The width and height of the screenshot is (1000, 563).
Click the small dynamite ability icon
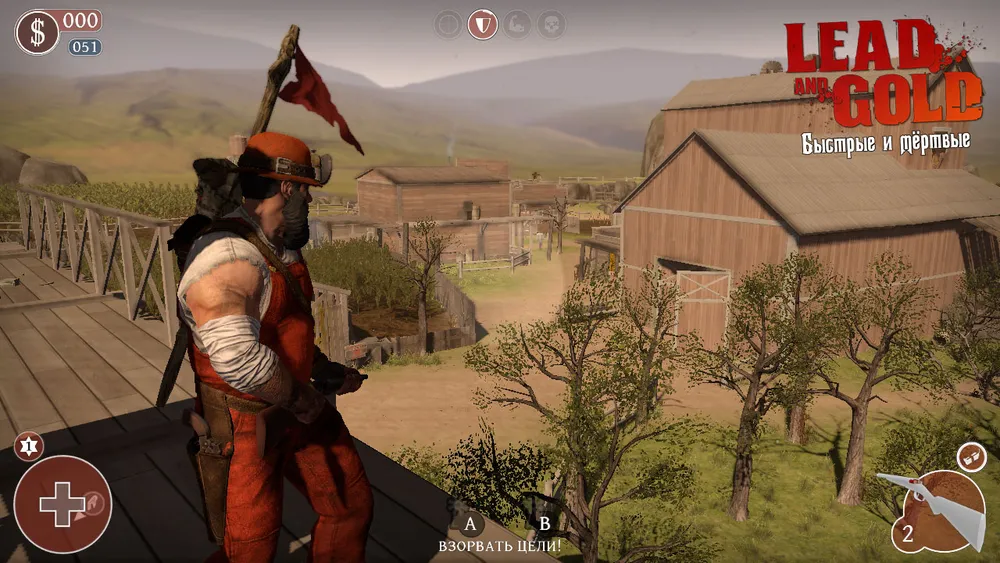click(969, 457)
